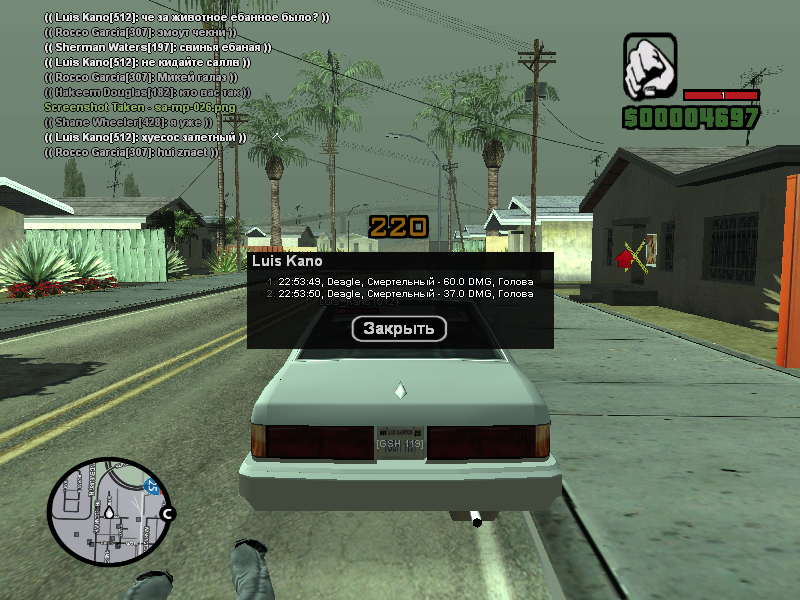Viewport: 800px width, 600px height.
Task: Click the circular radar minimap
Action: (x=105, y=511)
